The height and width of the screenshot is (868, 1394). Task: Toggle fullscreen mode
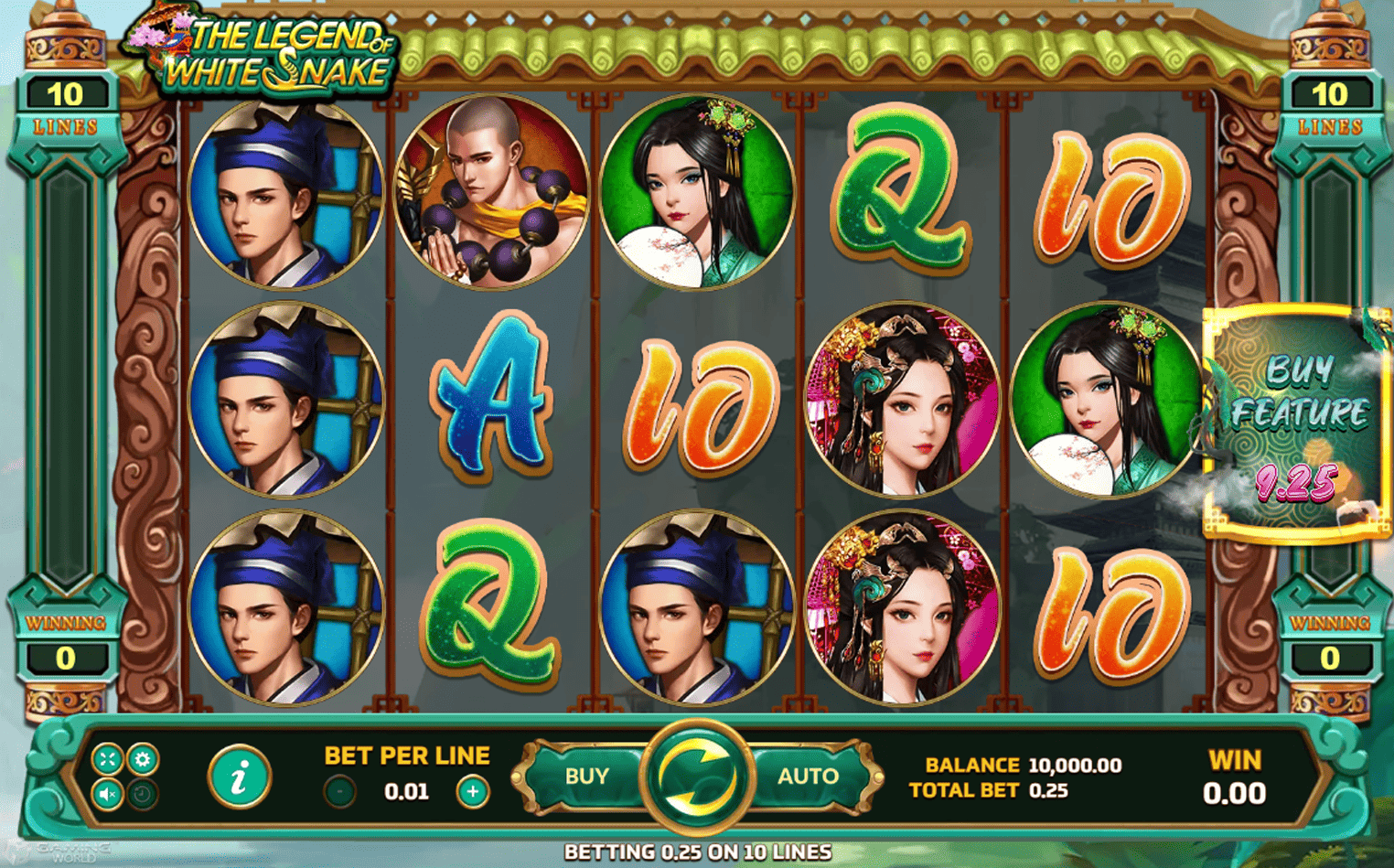(107, 759)
